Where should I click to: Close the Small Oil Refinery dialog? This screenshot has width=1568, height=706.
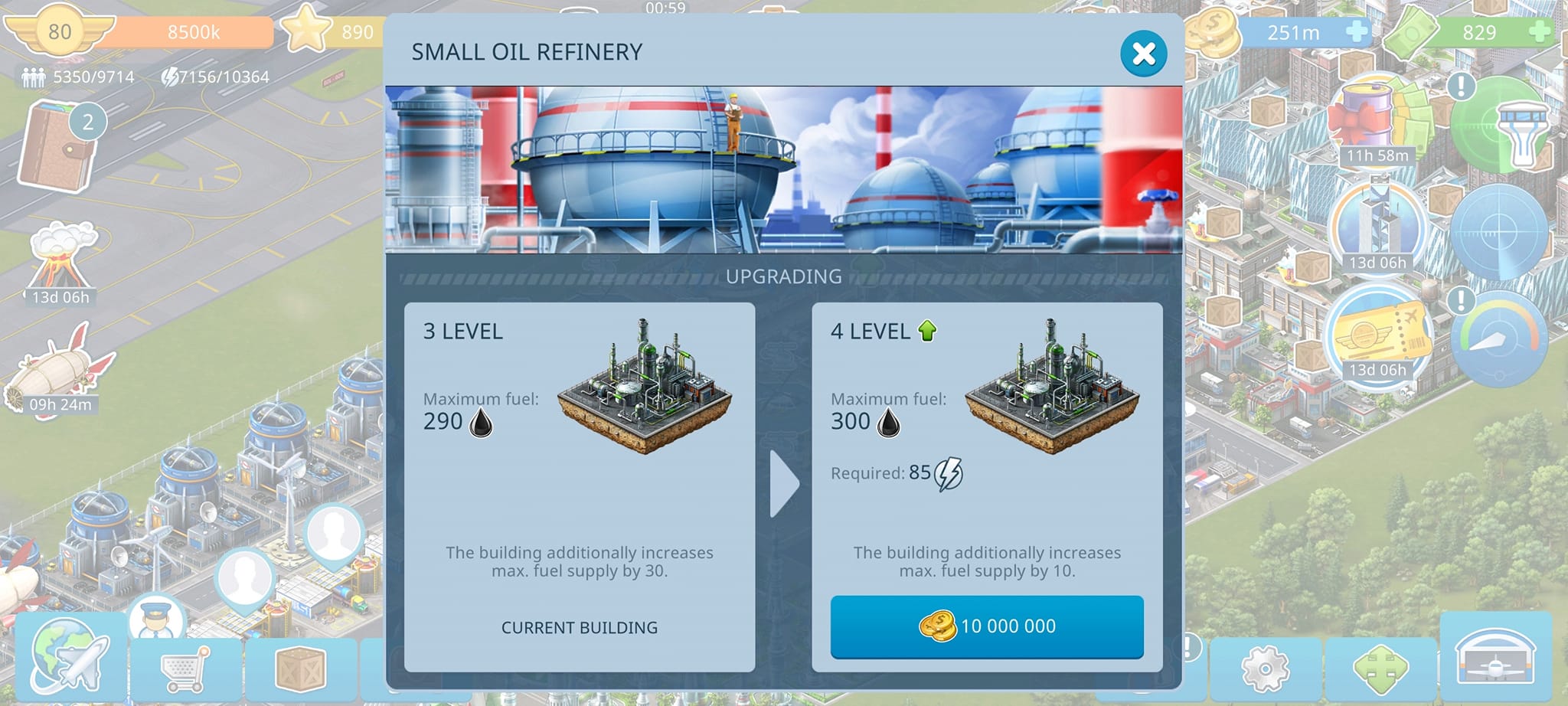1143,54
